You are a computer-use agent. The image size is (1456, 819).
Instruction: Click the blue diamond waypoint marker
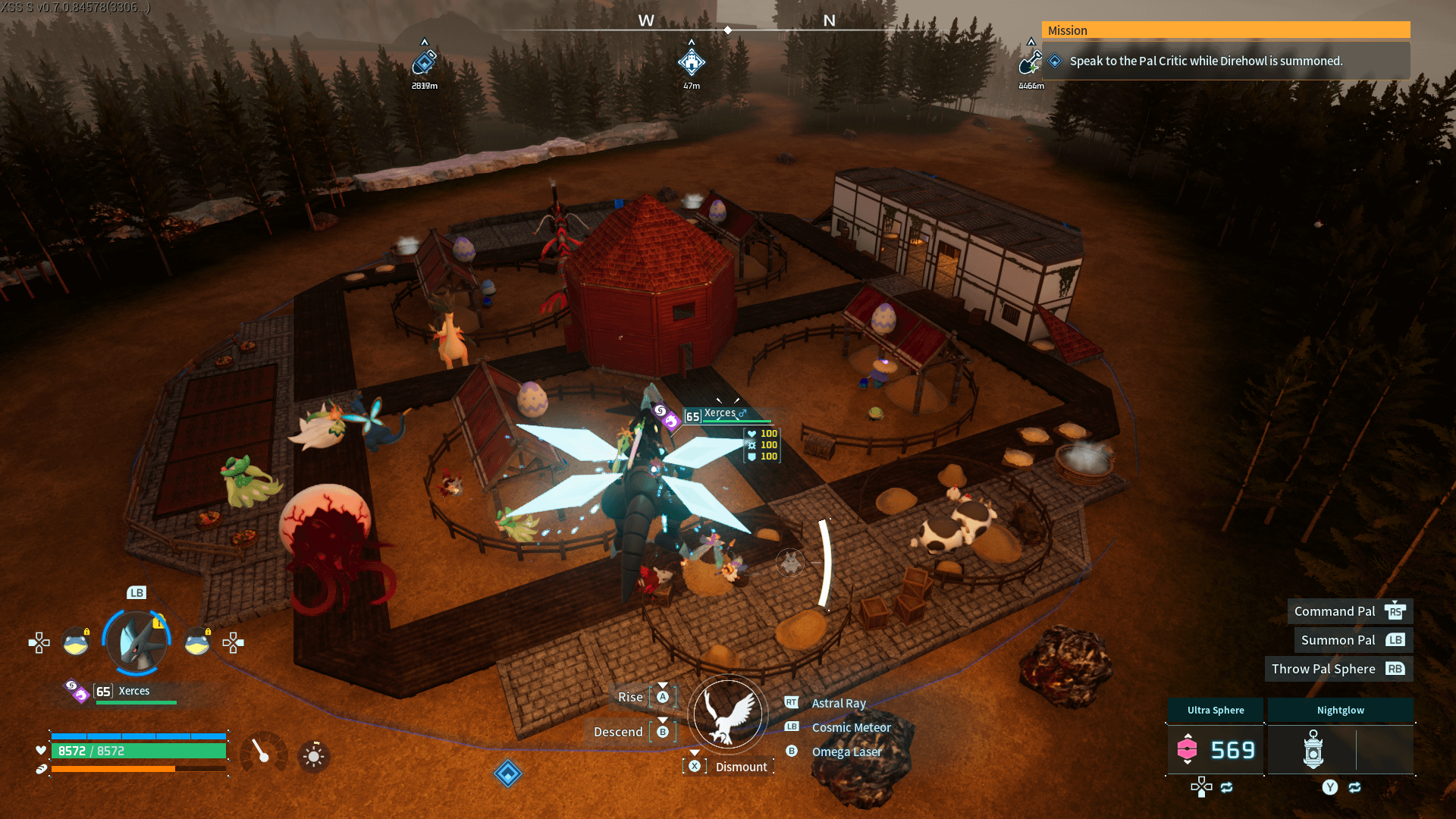point(508,773)
